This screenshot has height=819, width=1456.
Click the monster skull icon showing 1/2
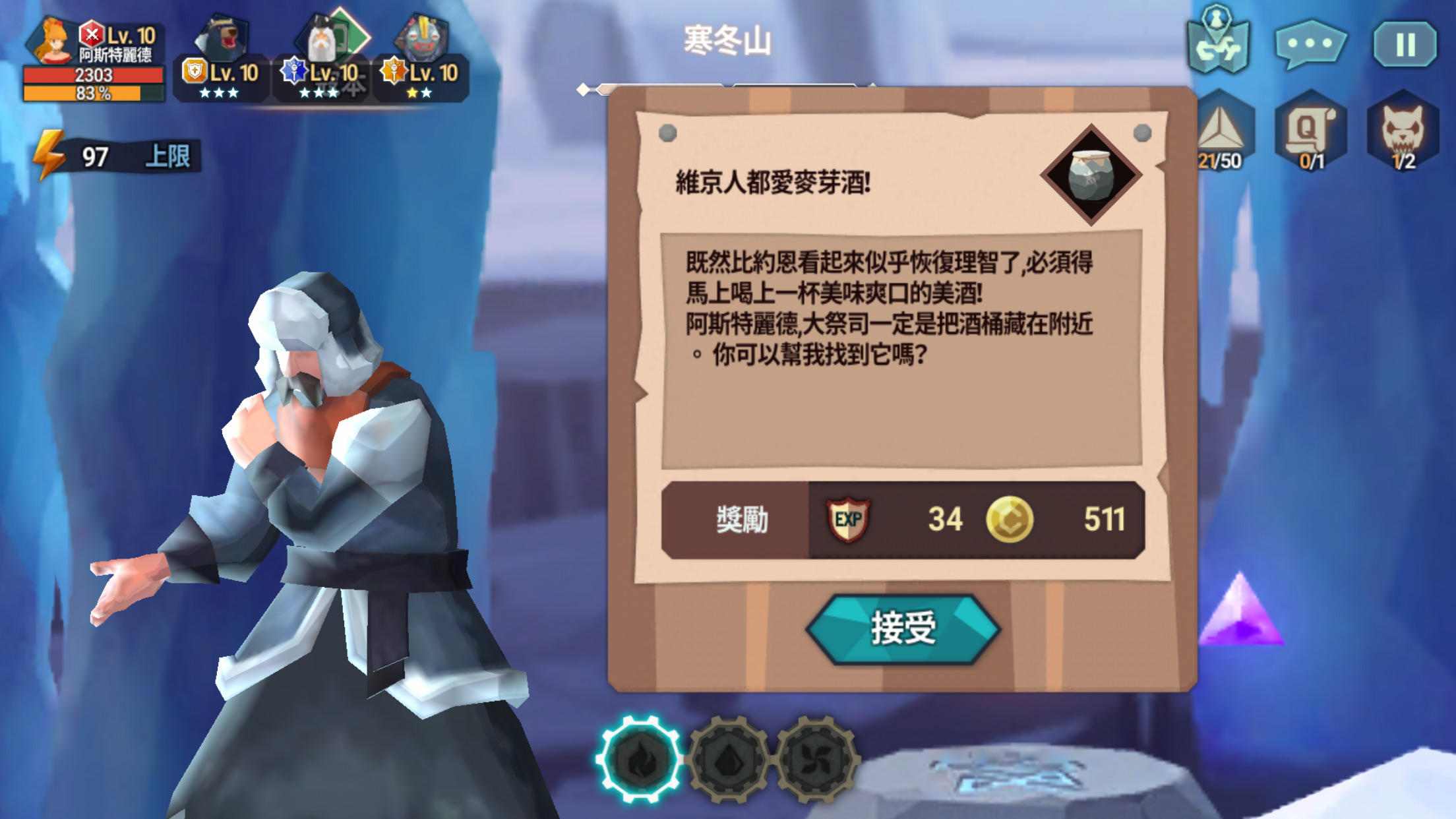point(1403,131)
